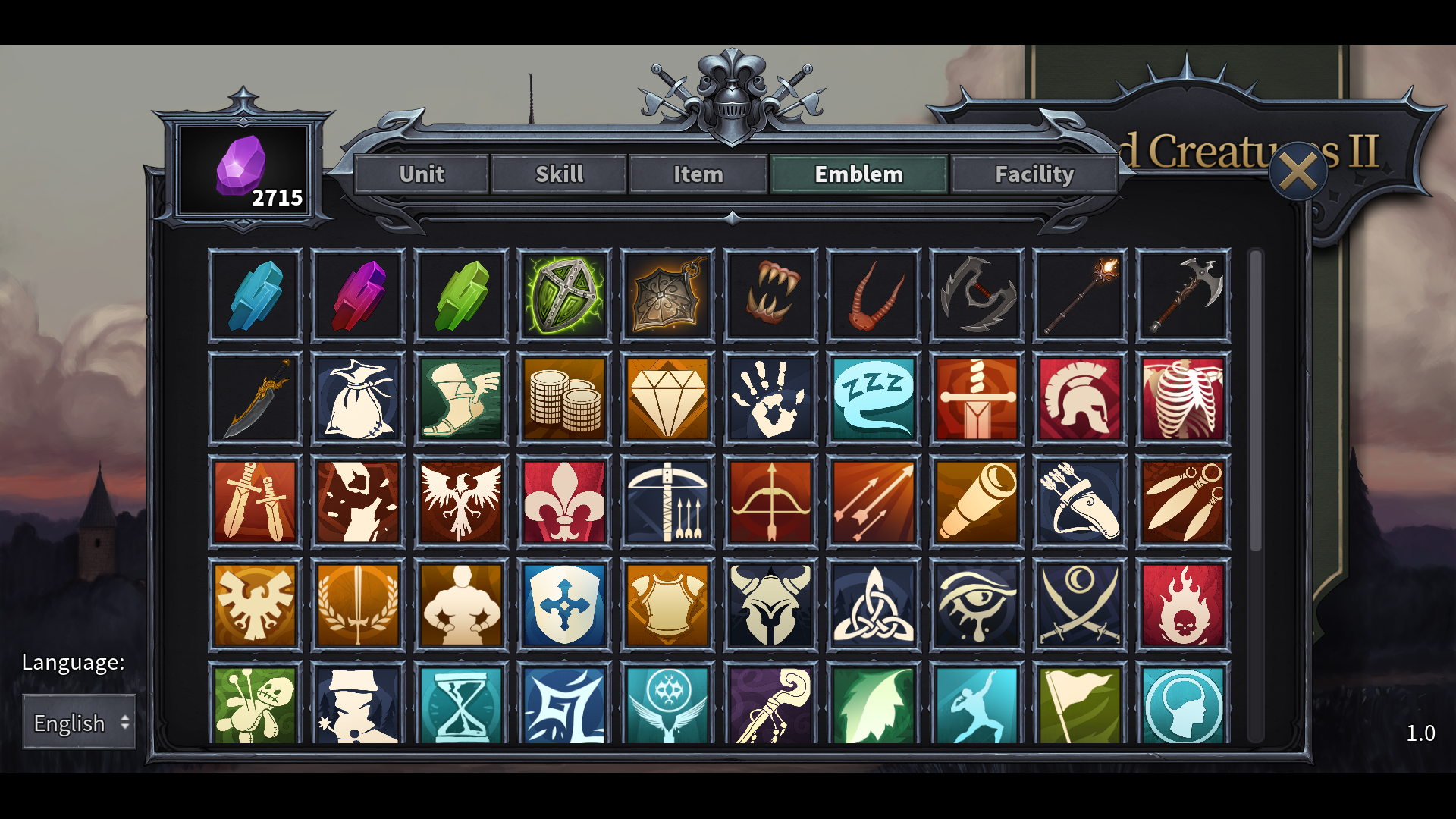Select the fleur-de-lis emblem
The width and height of the screenshot is (1456, 819).
(564, 502)
